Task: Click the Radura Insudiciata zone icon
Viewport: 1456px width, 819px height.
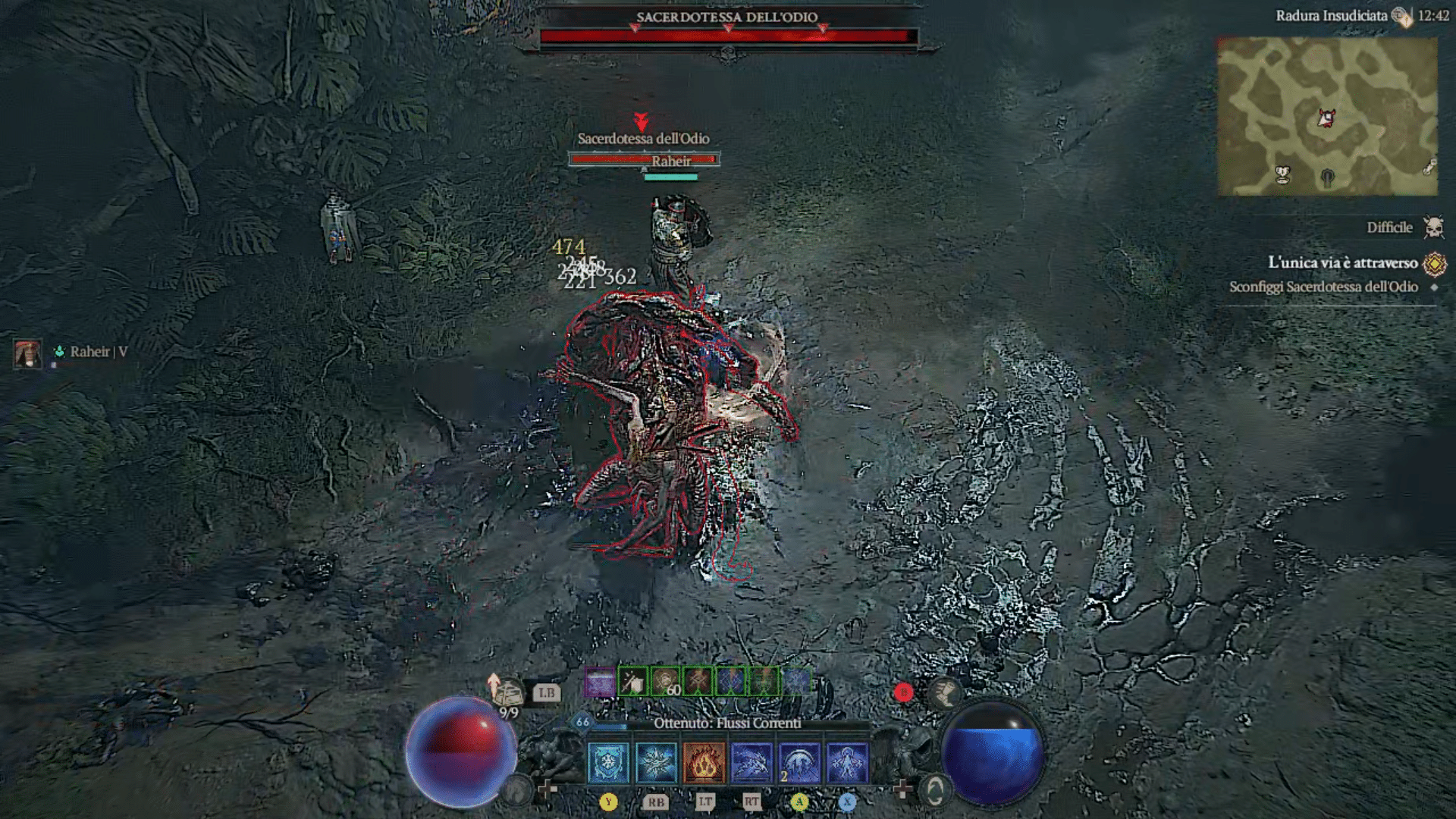Action: pos(1402,17)
